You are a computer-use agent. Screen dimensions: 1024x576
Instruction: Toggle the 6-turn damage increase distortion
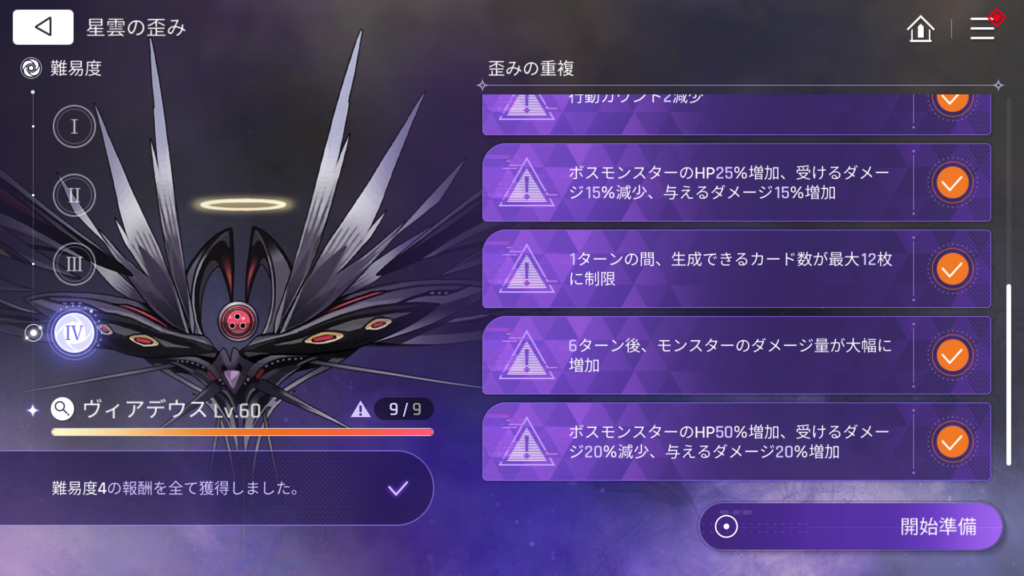pyautogui.click(x=951, y=355)
